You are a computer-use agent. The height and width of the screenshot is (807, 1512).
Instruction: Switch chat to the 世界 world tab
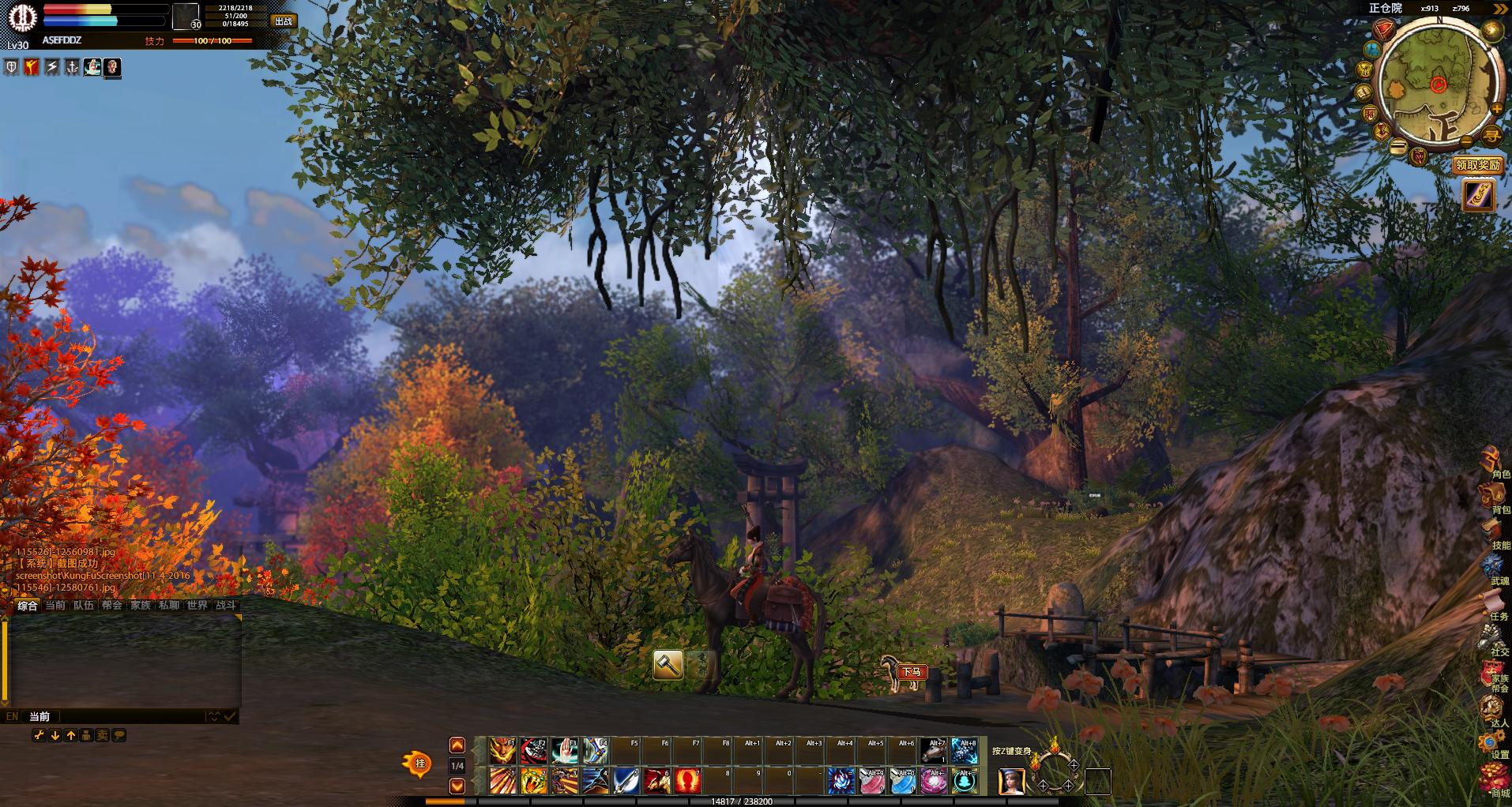click(x=197, y=605)
